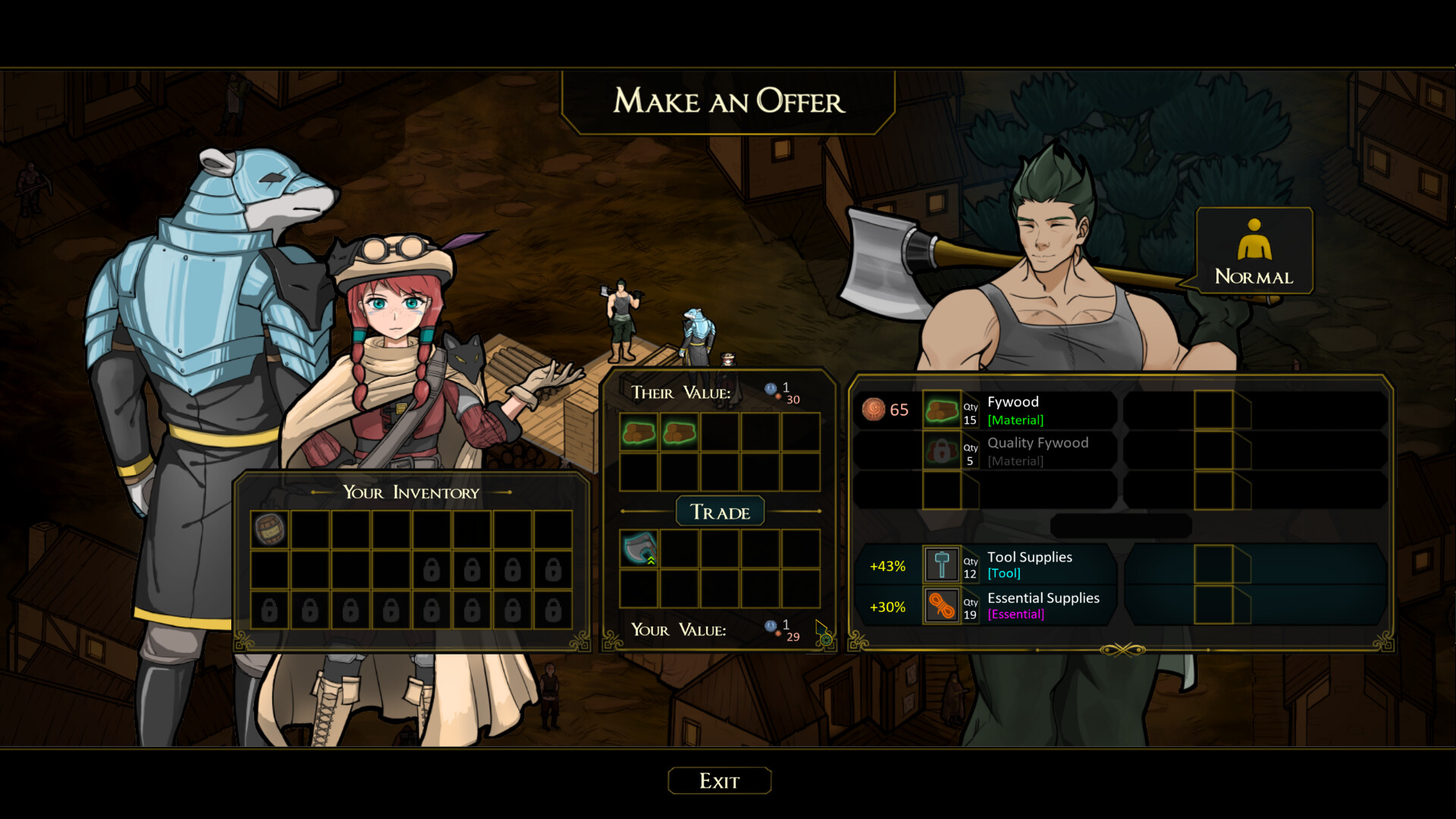Pick the Tool Supplies row
1456x819 pixels.
1016,565
